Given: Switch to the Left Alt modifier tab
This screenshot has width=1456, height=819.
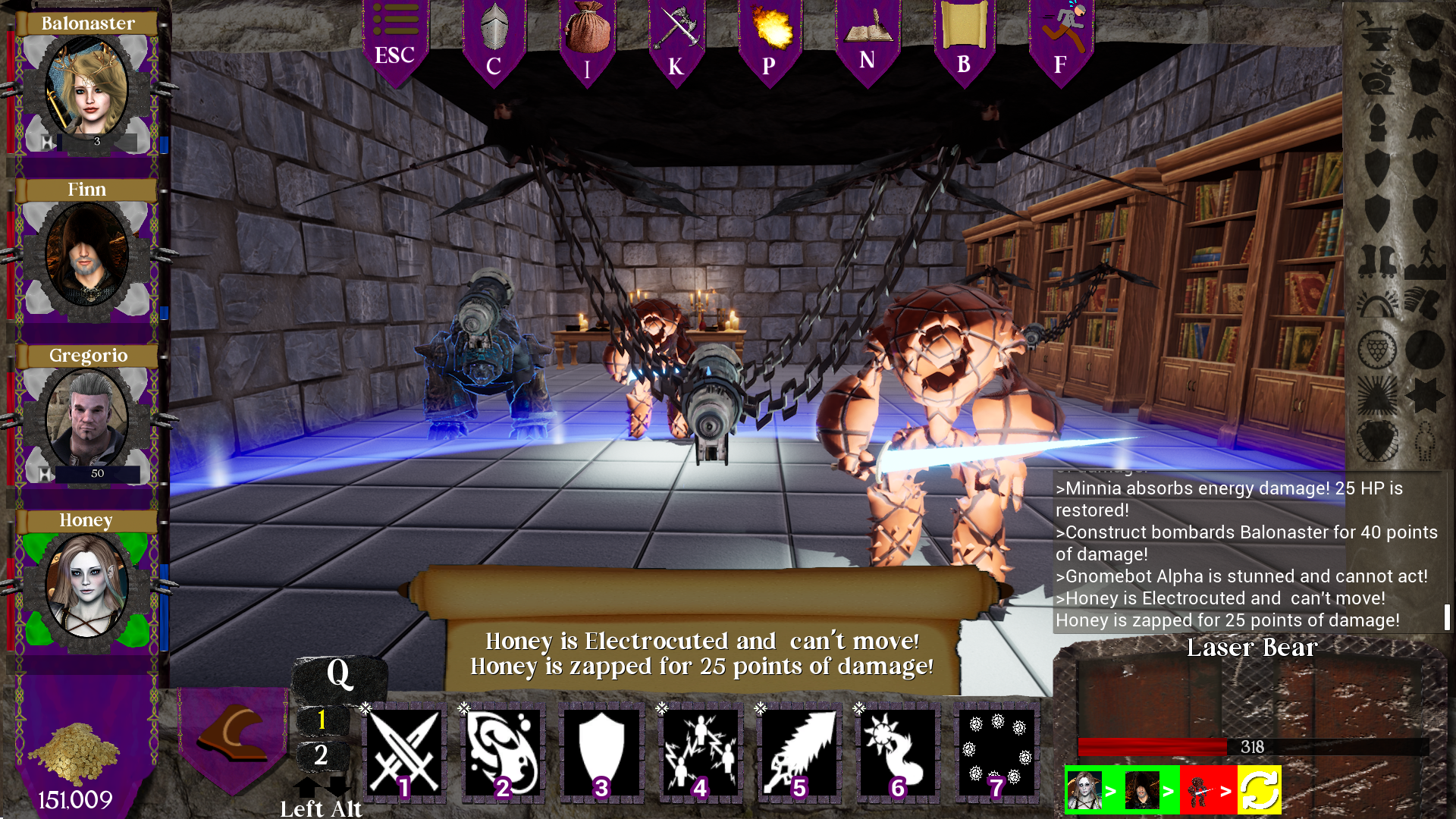Looking at the screenshot, I should [x=322, y=808].
